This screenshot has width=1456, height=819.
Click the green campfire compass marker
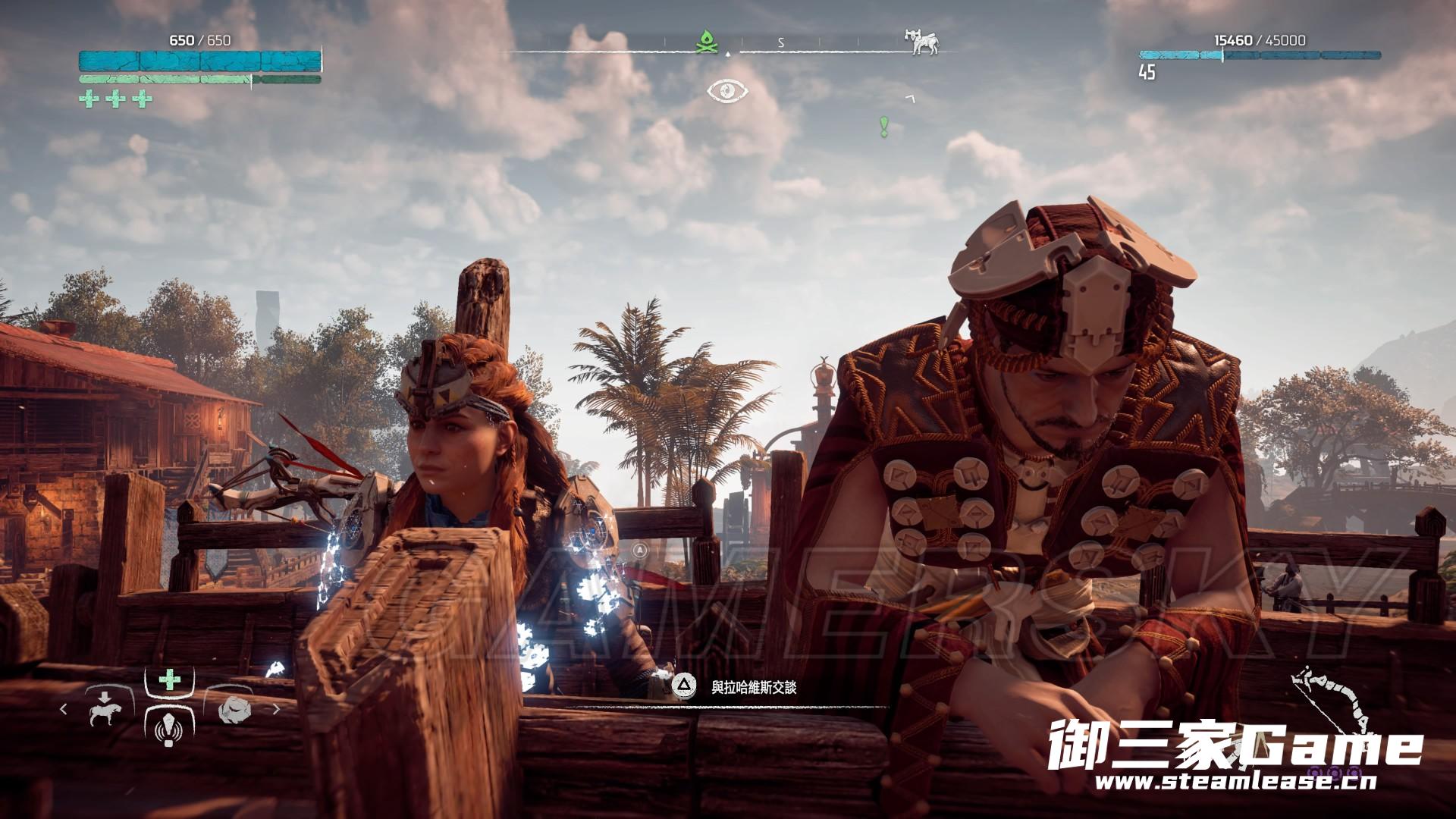click(x=707, y=42)
